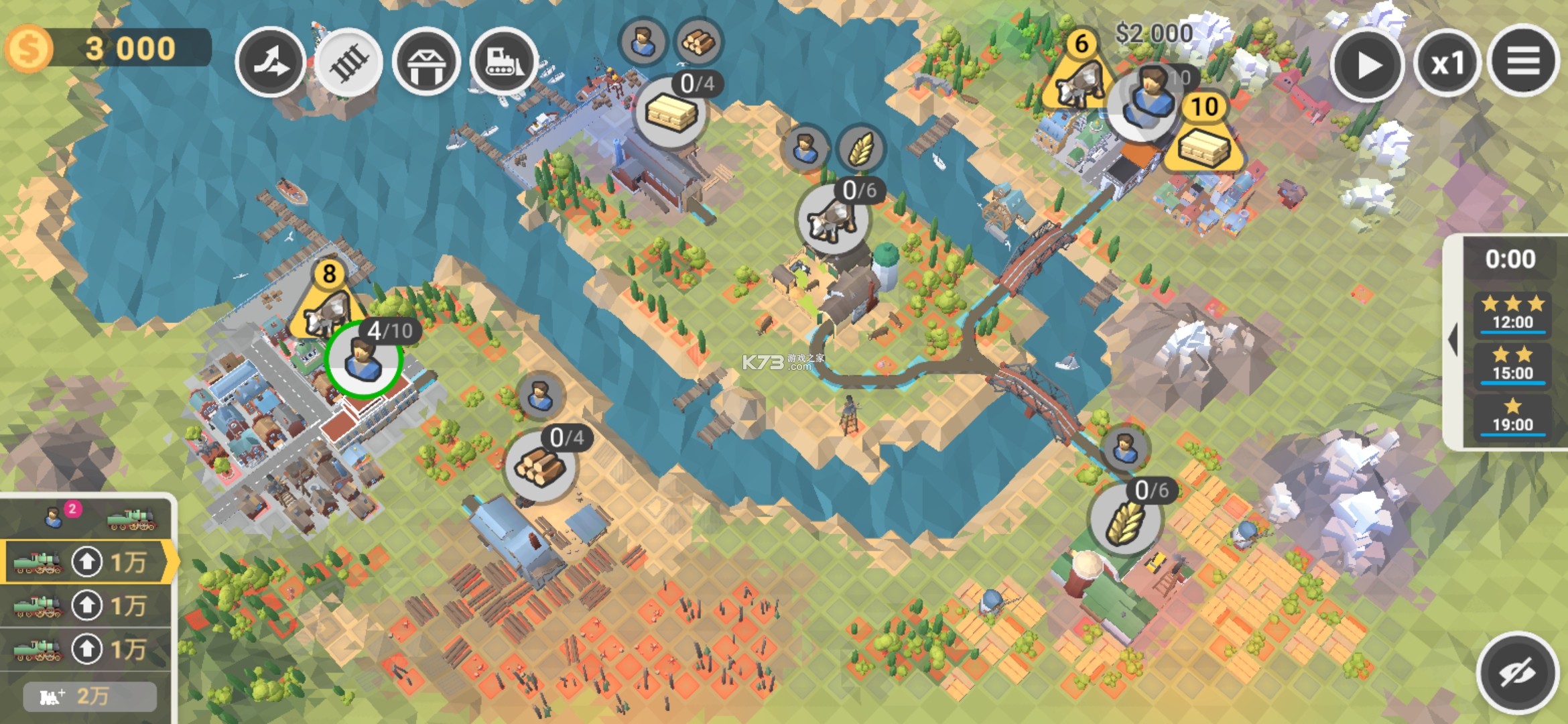The width and height of the screenshot is (1568, 724).
Task: Select the wheat farm marker showing 0/6
Action: click(1125, 520)
